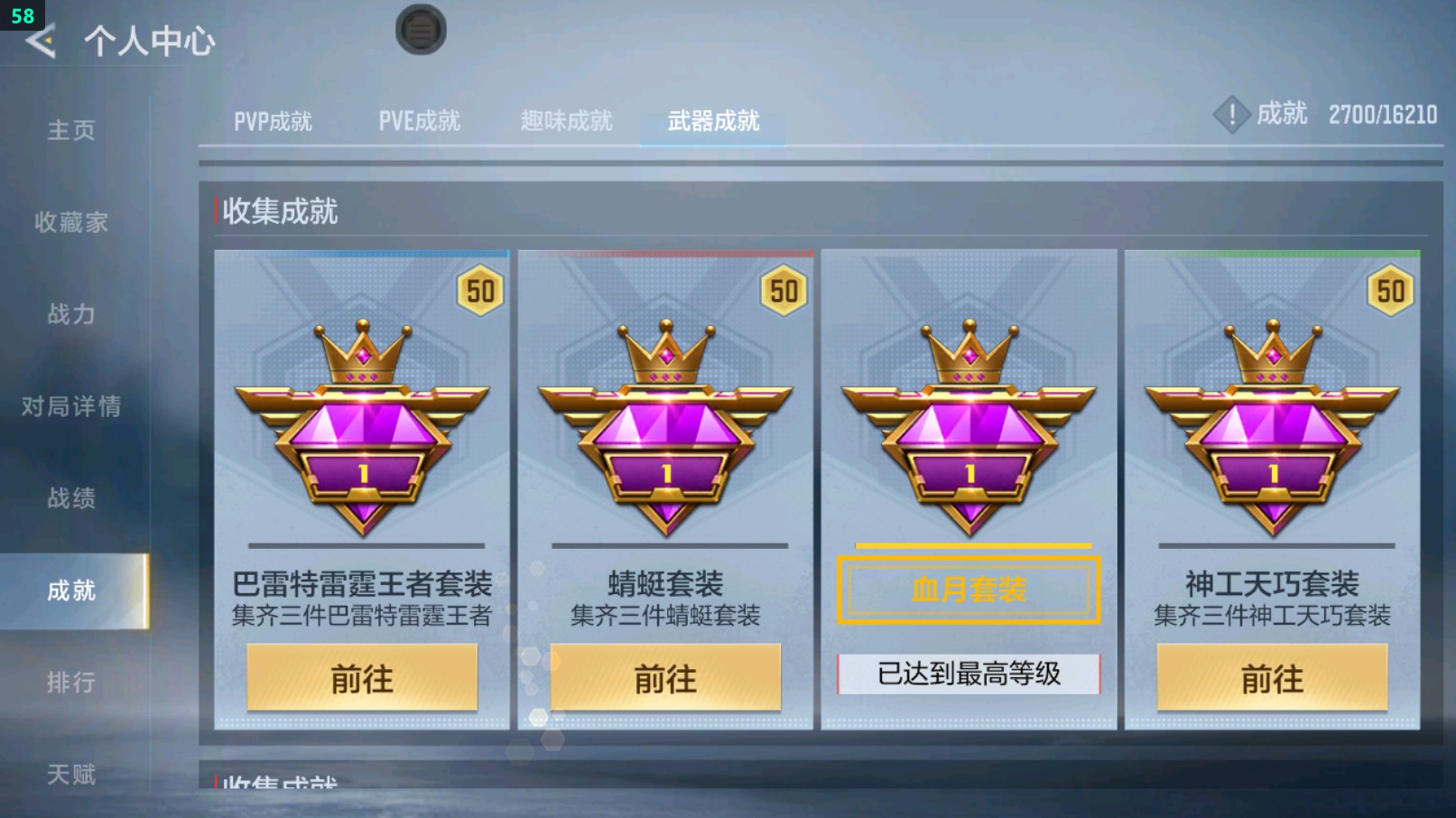
Task: Tap 已达到最高等级 on 血月套装 card
Action: pos(967,674)
